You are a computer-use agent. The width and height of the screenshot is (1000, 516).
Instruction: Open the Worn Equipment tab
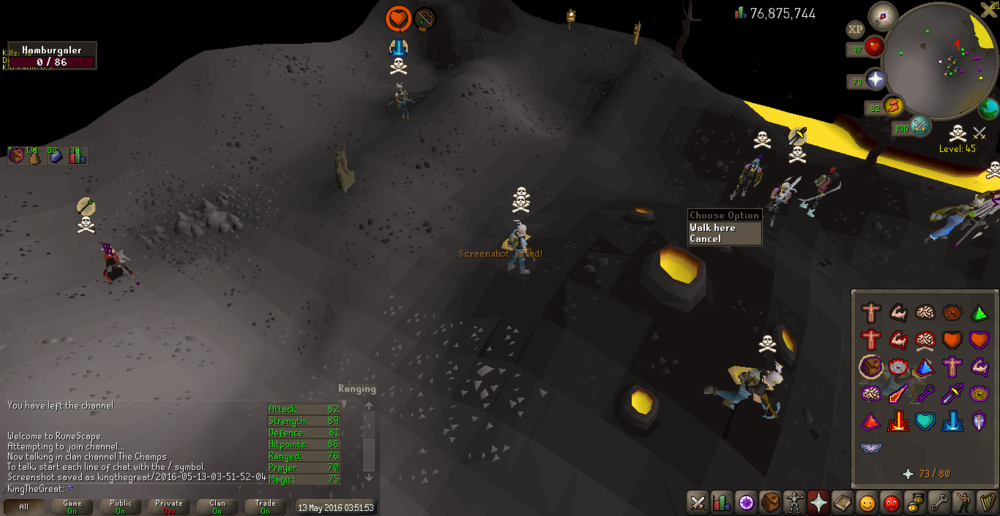point(793,502)
